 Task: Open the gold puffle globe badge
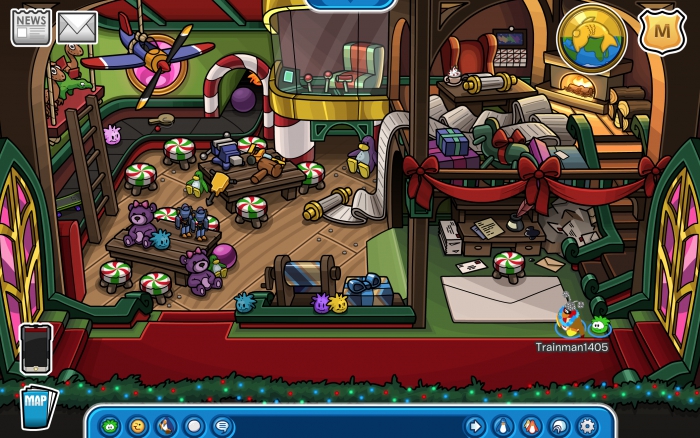(x=592, y=38)
